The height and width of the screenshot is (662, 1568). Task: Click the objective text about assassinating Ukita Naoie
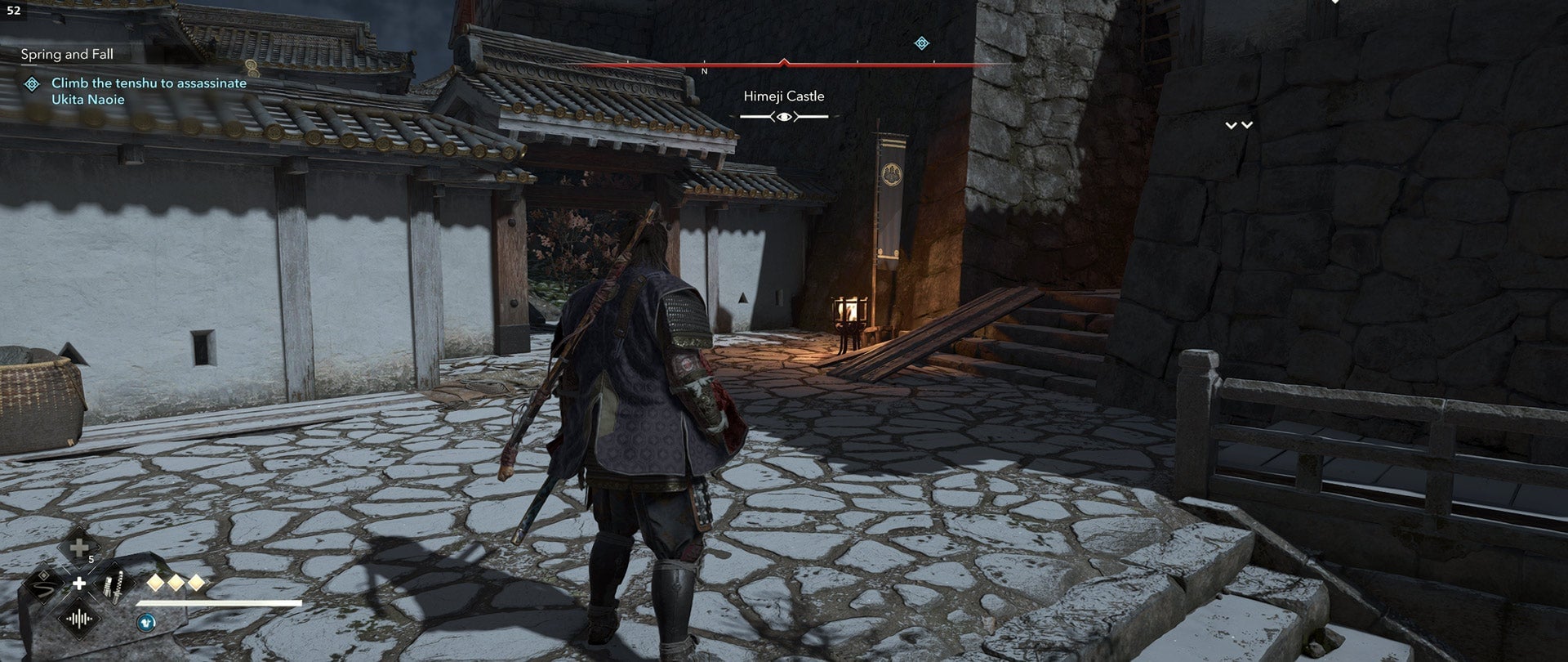(x=149, y=90)
